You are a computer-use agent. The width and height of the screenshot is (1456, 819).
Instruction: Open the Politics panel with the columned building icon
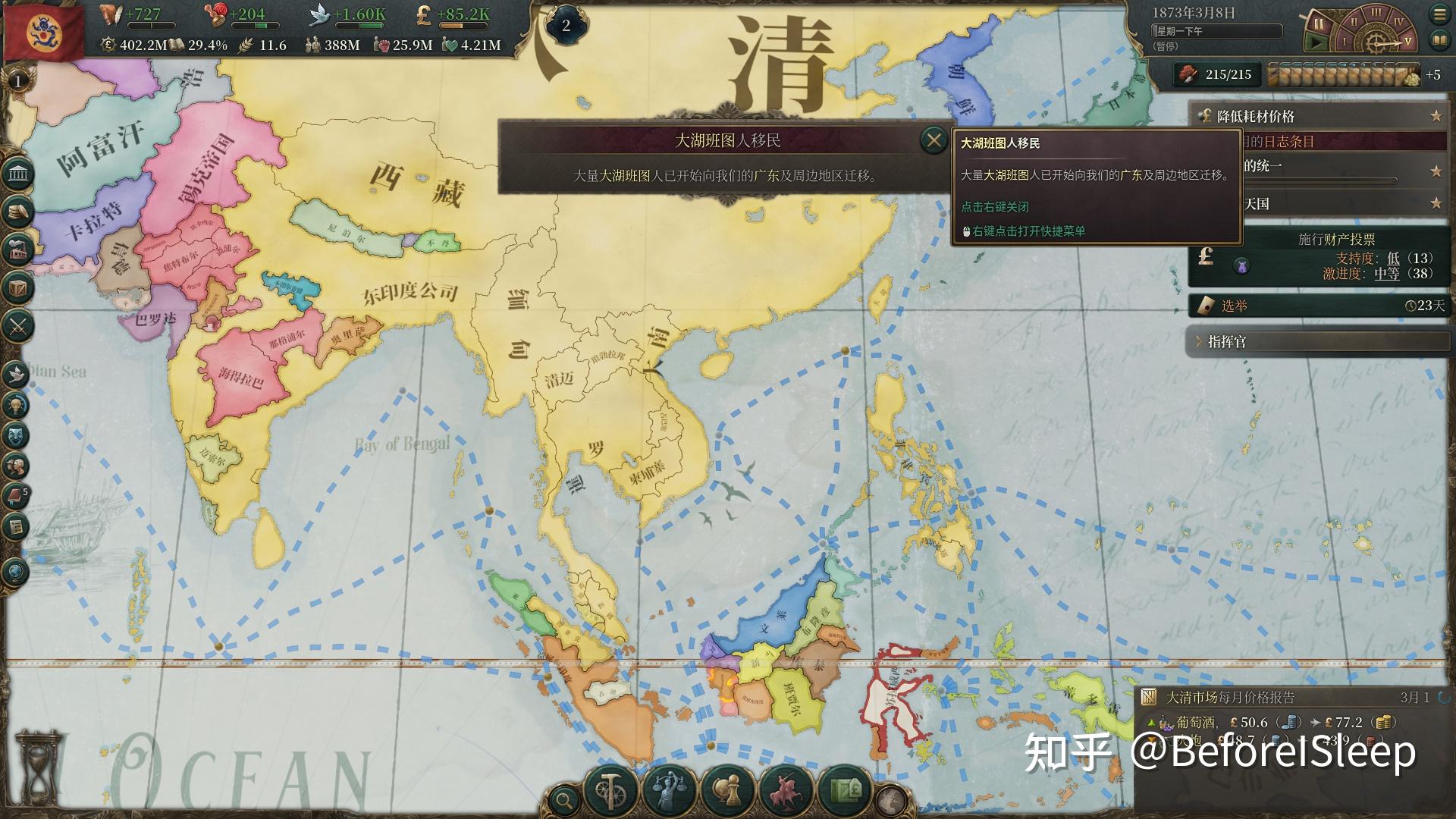[x=17, y=174]
